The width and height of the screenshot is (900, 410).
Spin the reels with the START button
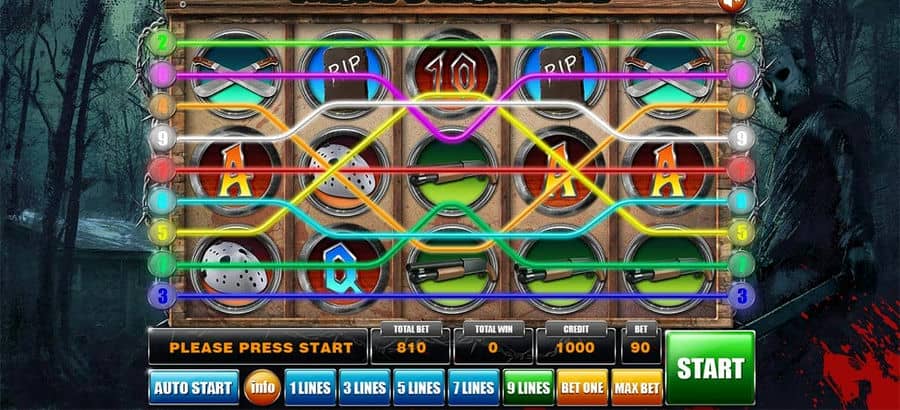coord(710,367)
